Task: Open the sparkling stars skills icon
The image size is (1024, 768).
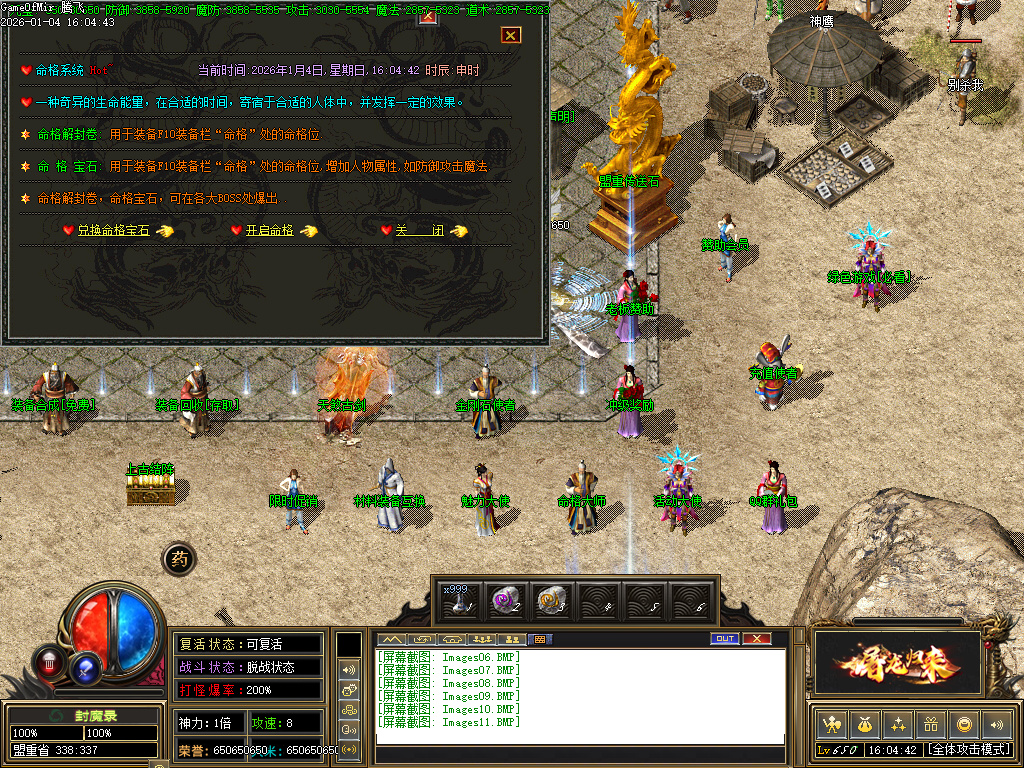Action: pyautogui.click(x=898, y=724)
